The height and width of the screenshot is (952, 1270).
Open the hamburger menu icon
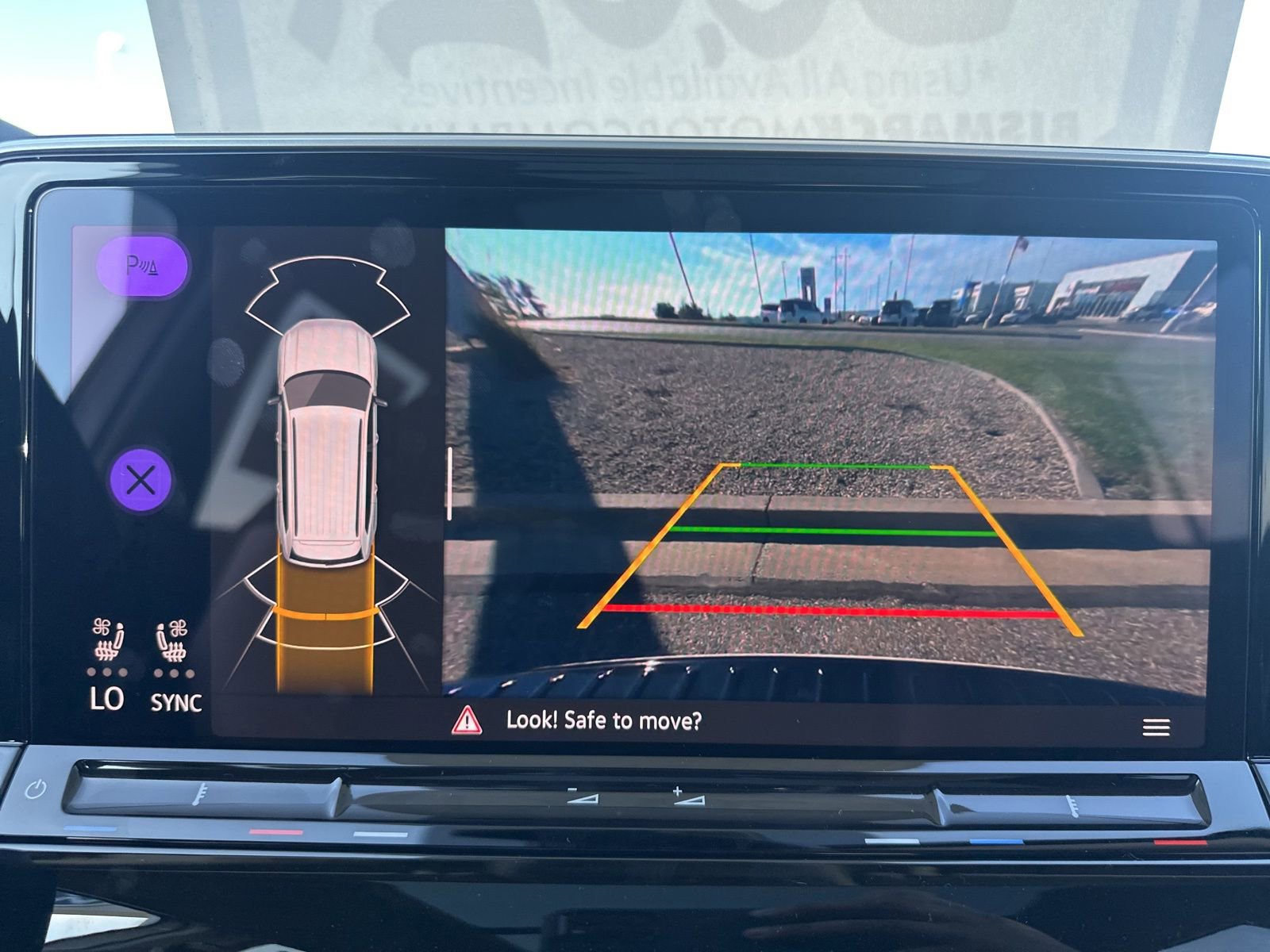1156,727
